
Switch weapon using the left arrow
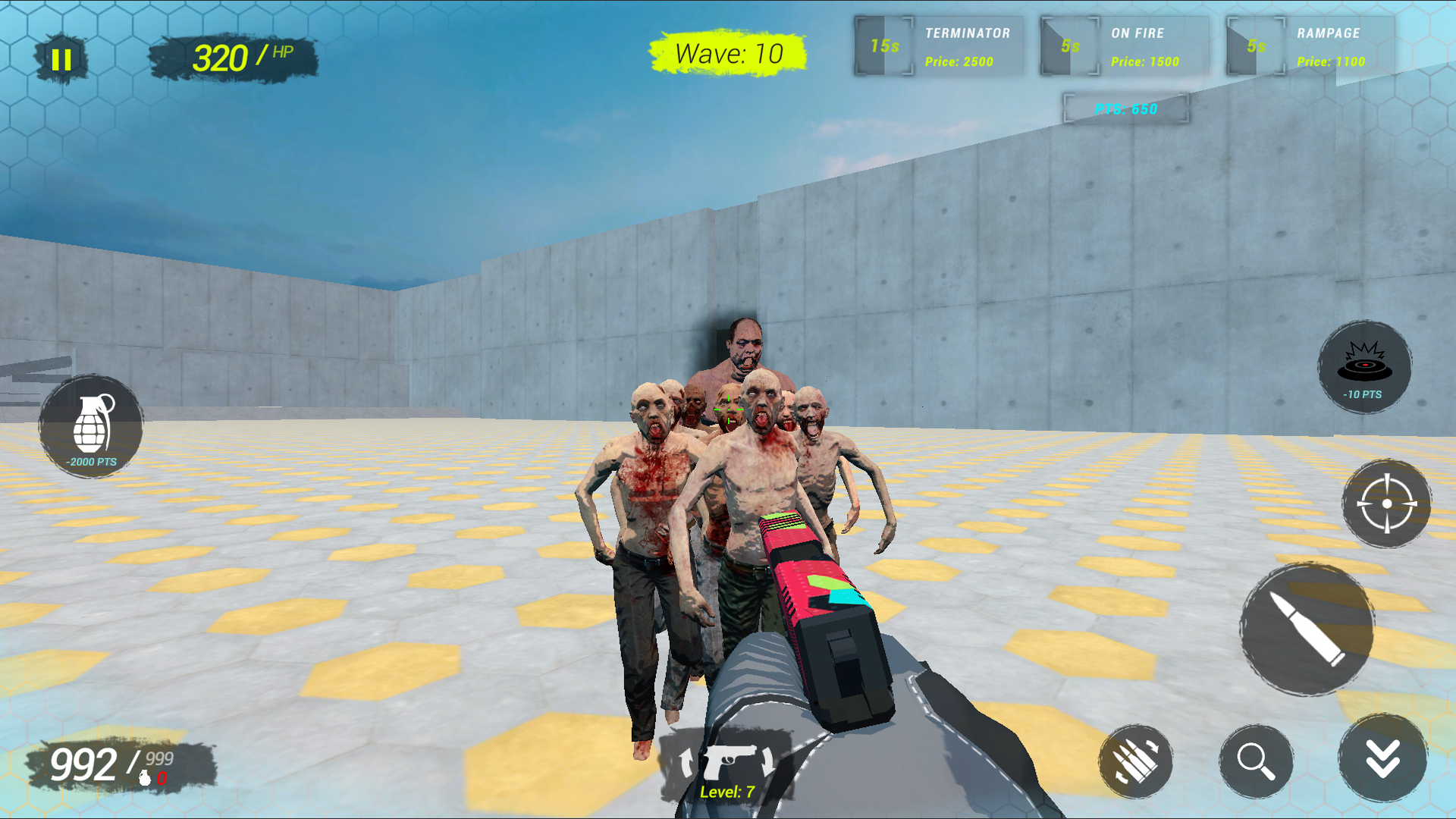click(x=686, y=762)
